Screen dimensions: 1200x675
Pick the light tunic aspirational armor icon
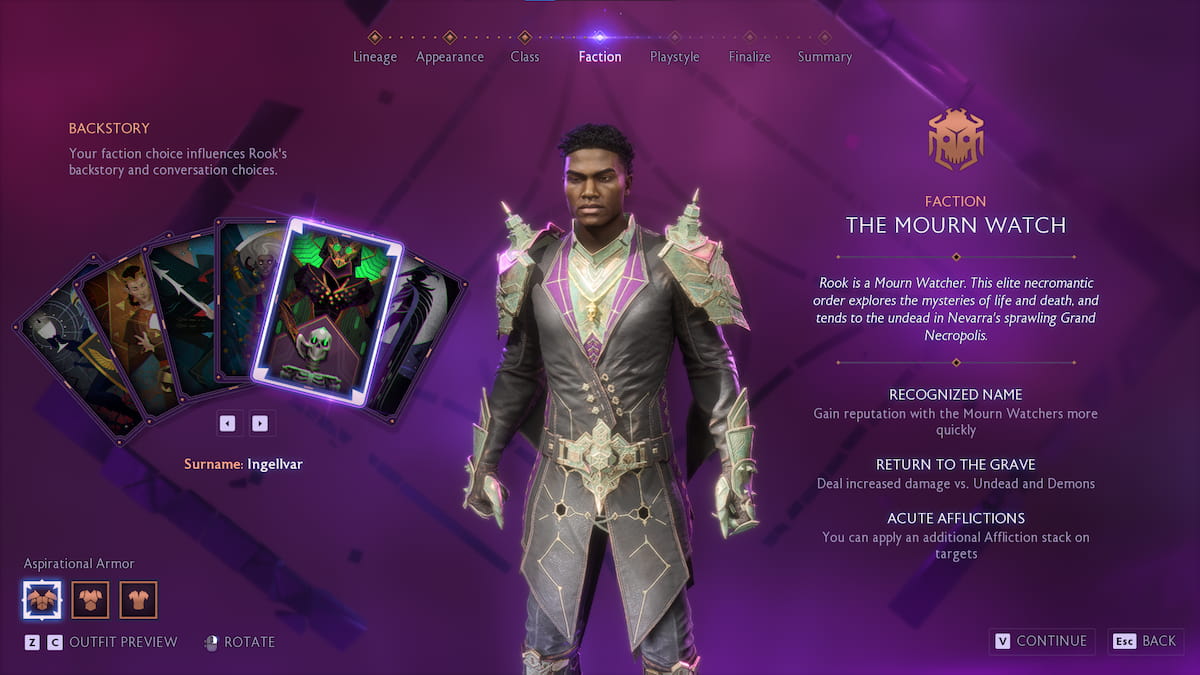(x=139, y=600)
